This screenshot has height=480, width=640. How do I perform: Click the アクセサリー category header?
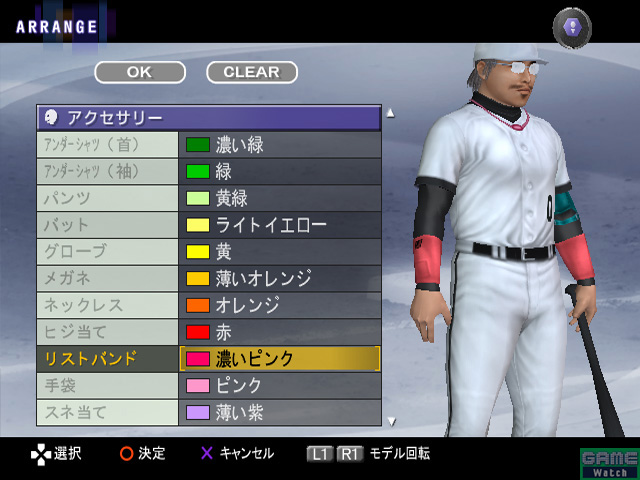208,119
